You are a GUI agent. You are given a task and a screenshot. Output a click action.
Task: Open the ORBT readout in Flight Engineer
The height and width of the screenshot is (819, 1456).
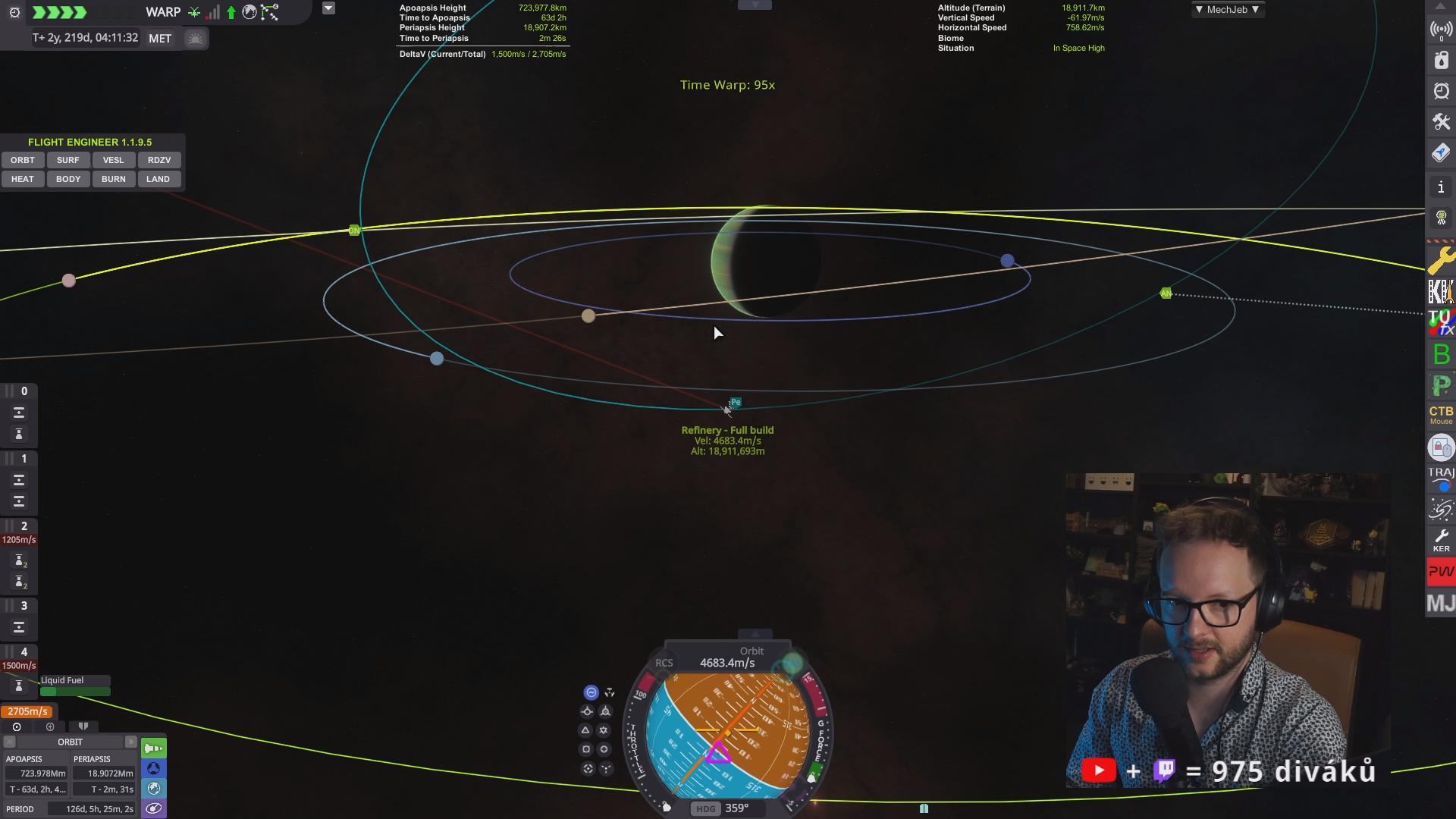tap(23, 160)
